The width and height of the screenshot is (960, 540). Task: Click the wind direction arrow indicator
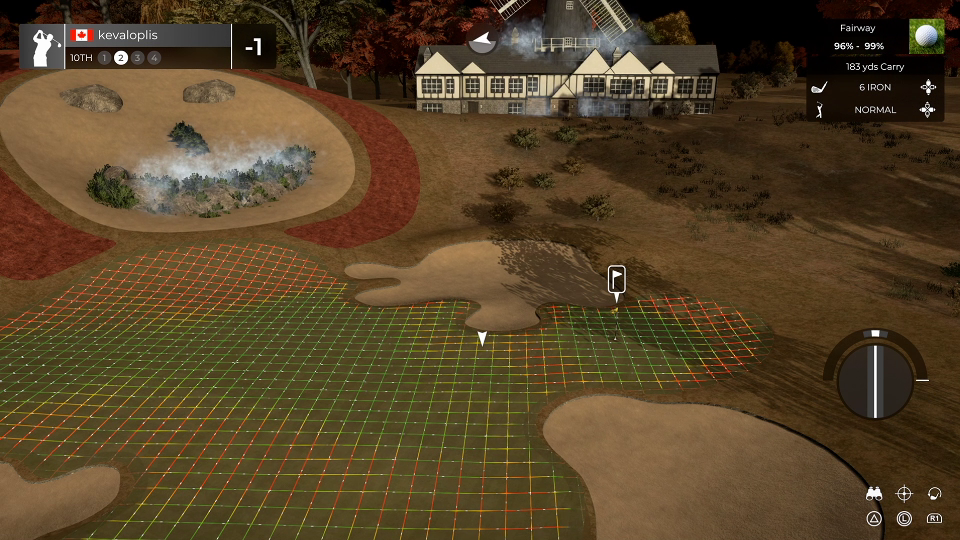tap(483, 42)
